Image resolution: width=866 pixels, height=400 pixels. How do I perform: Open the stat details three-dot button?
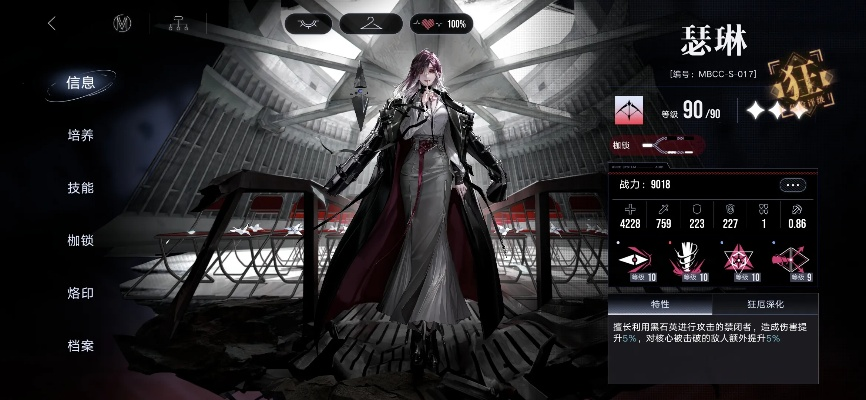pyautogui.click(x=793, y=185)
